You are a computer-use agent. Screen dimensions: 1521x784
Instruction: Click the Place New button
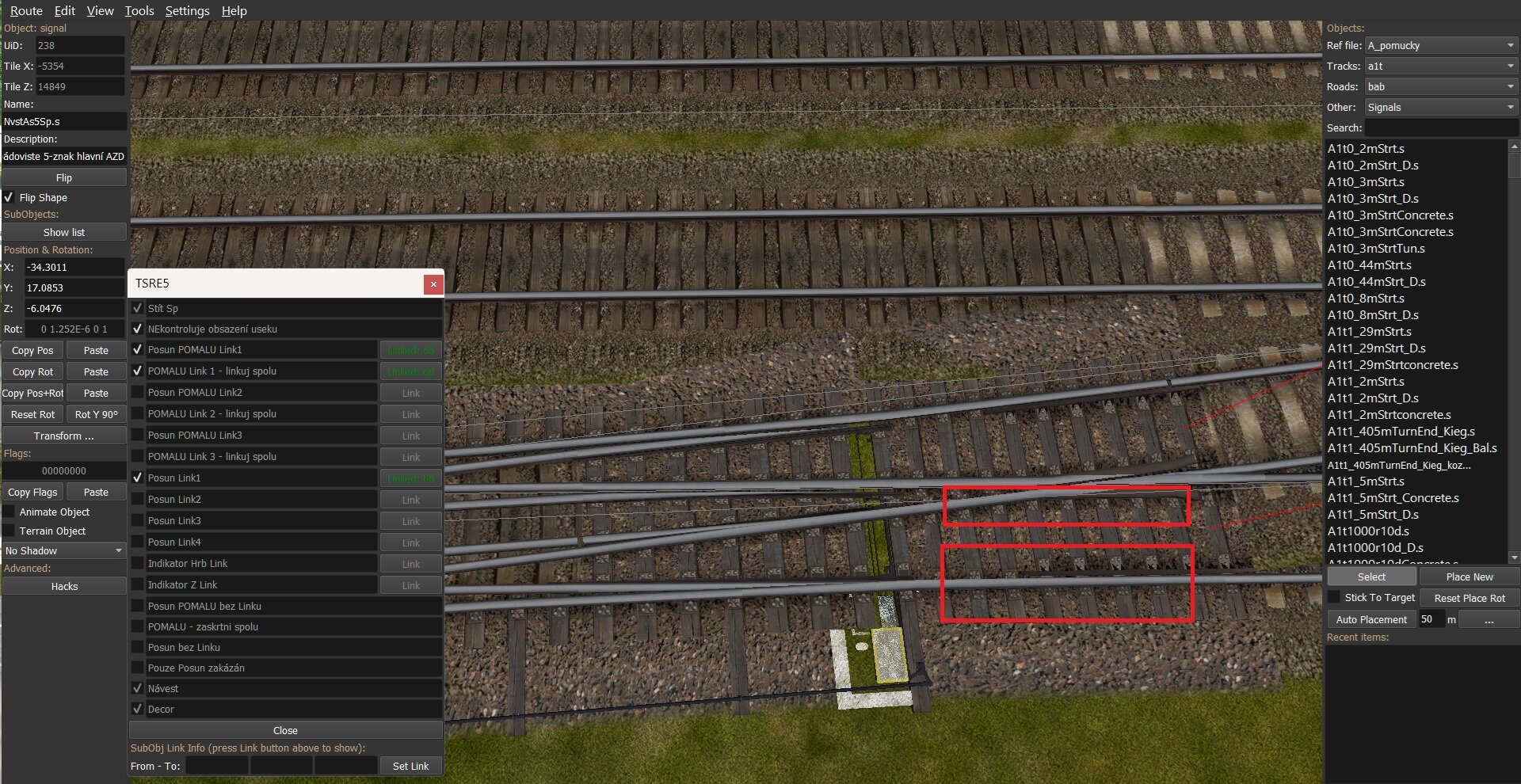coord(1469,577)
